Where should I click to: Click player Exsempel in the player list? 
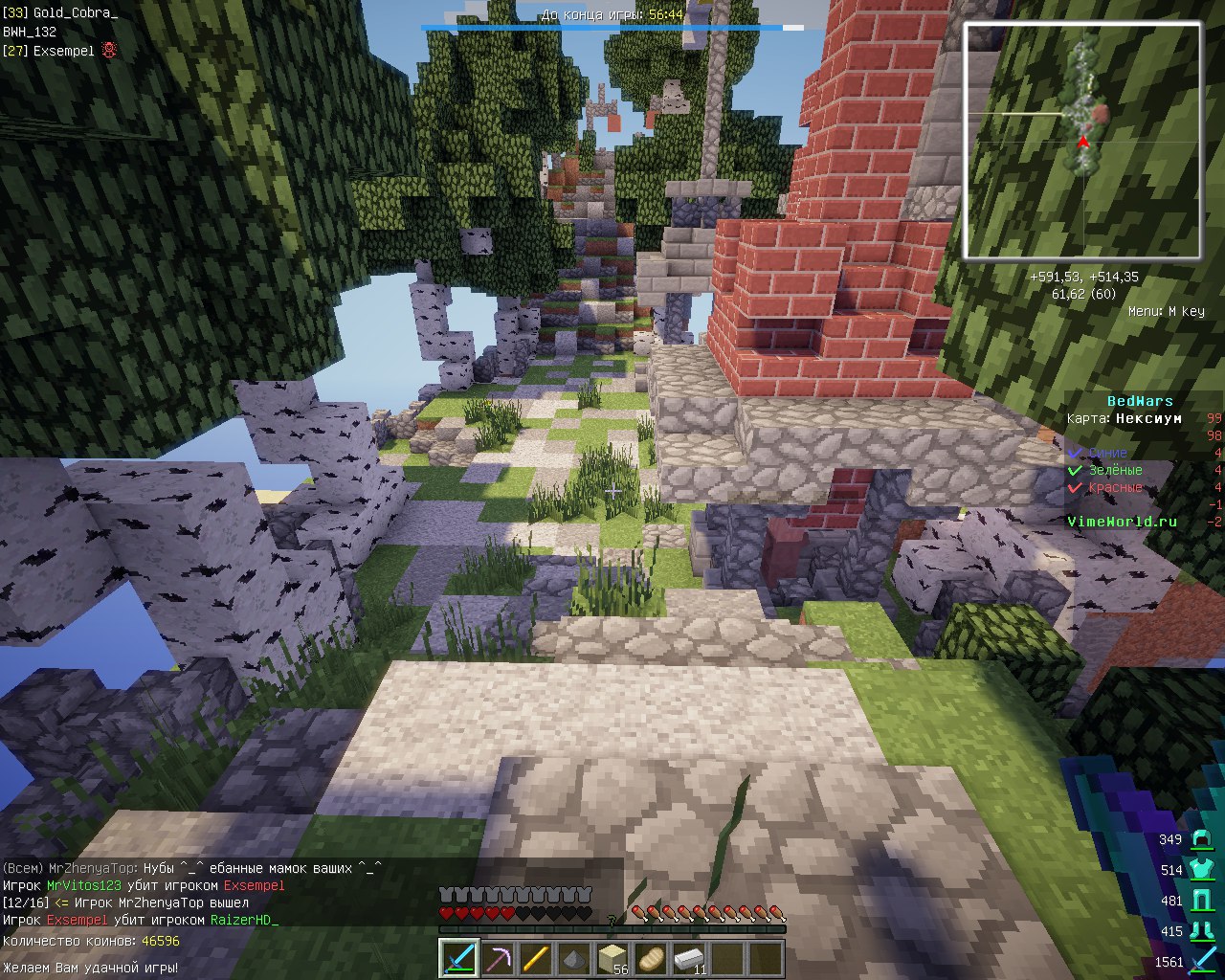tap(63, 51)
